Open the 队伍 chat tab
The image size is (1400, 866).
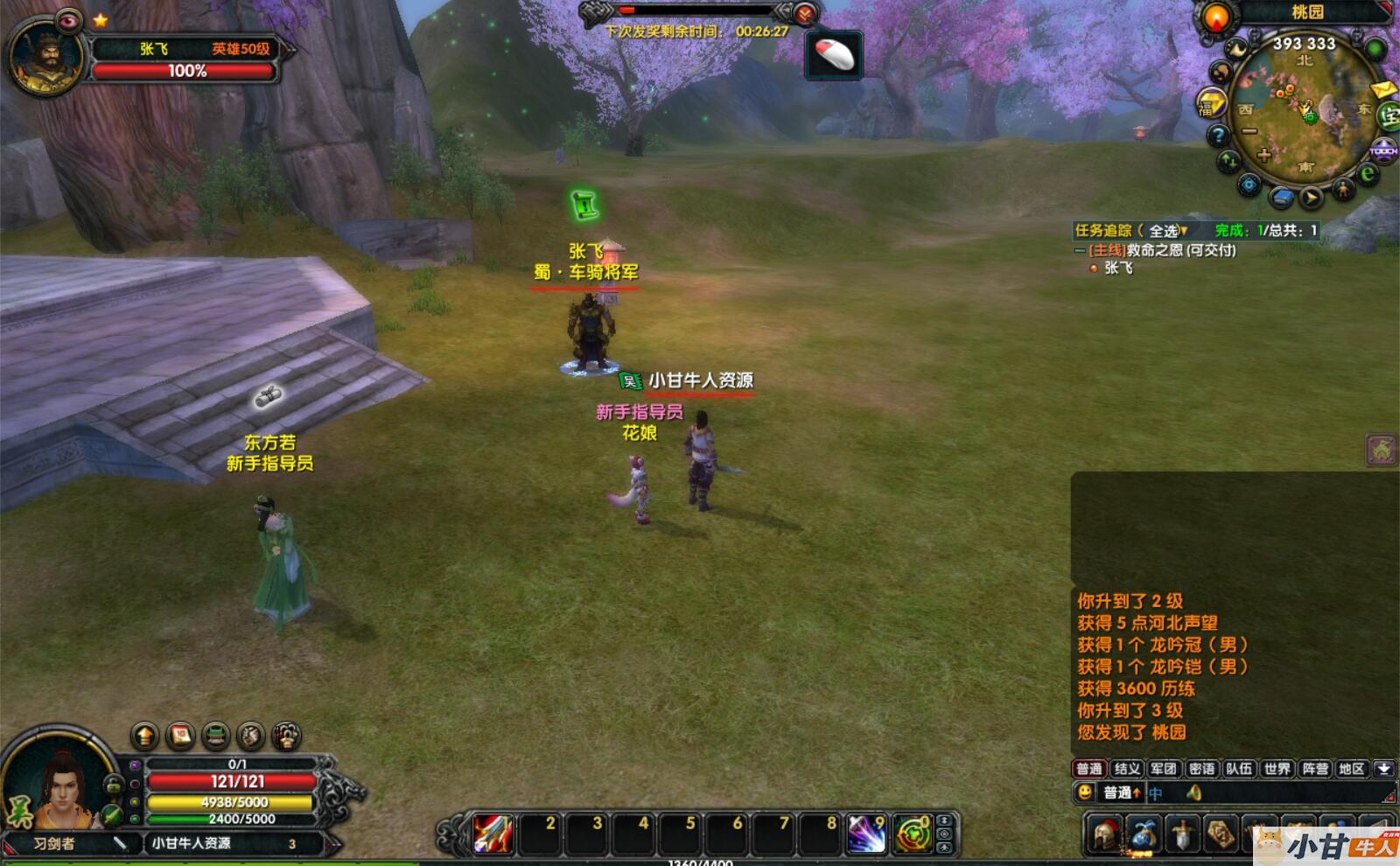coord(1239,769)
